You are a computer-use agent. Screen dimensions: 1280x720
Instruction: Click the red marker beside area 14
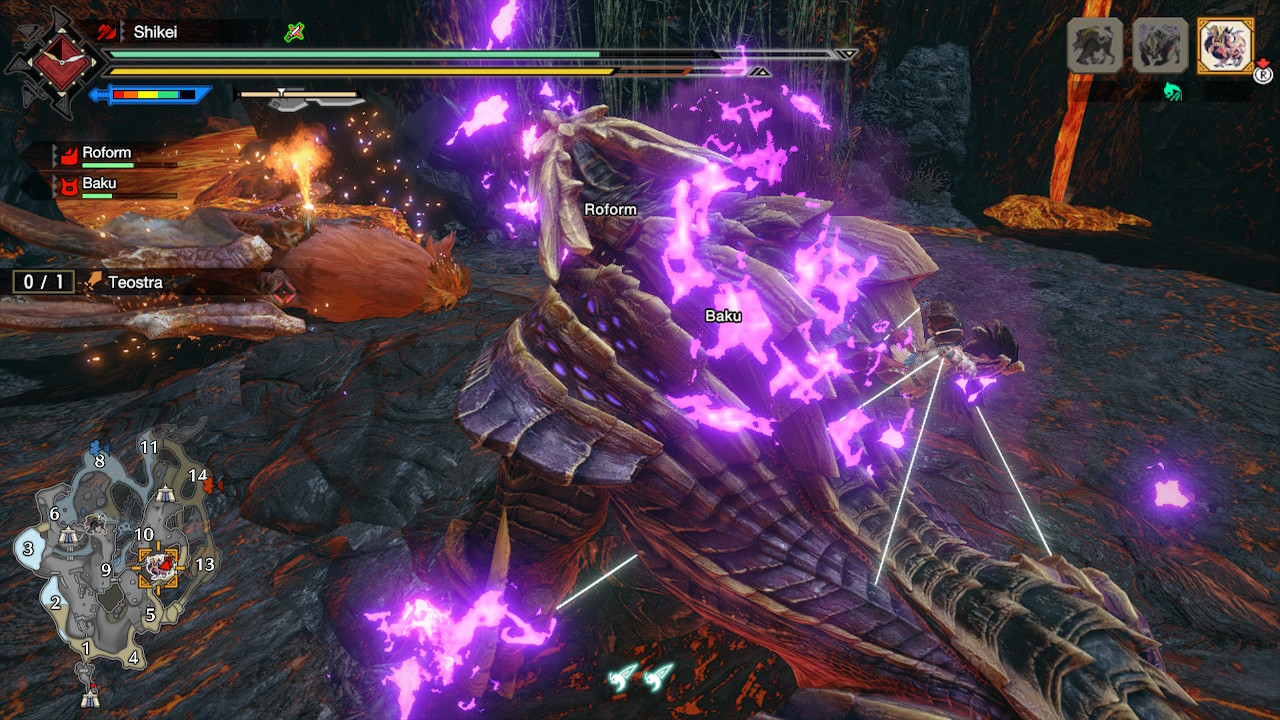pos(211,485)
